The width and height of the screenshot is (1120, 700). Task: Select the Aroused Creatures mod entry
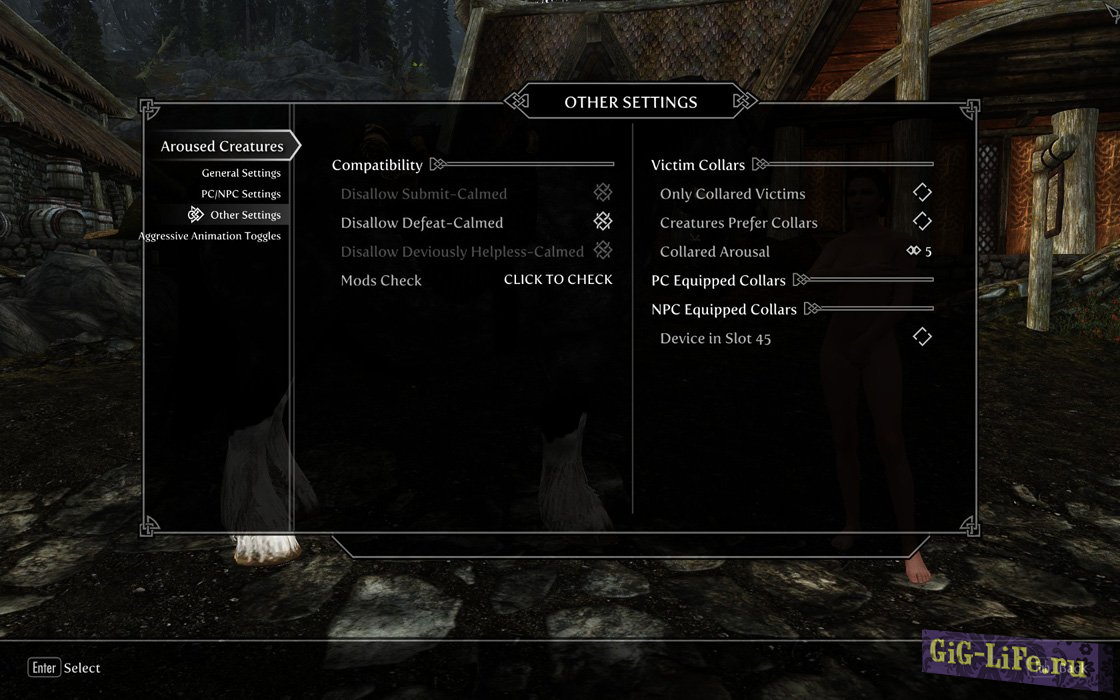pos(222,146)
